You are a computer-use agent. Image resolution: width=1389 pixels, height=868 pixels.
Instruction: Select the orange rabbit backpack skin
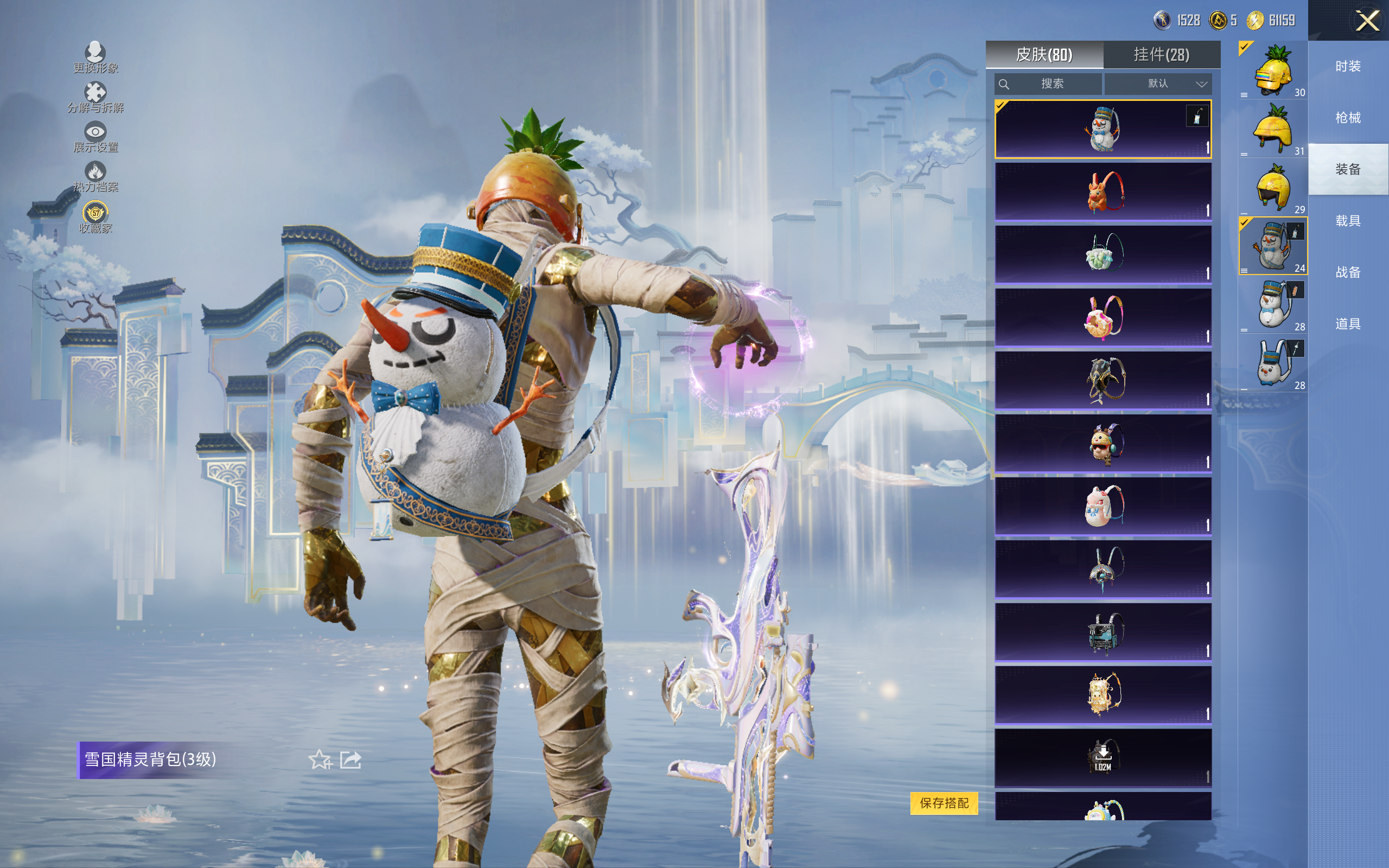click(1103, 192)
